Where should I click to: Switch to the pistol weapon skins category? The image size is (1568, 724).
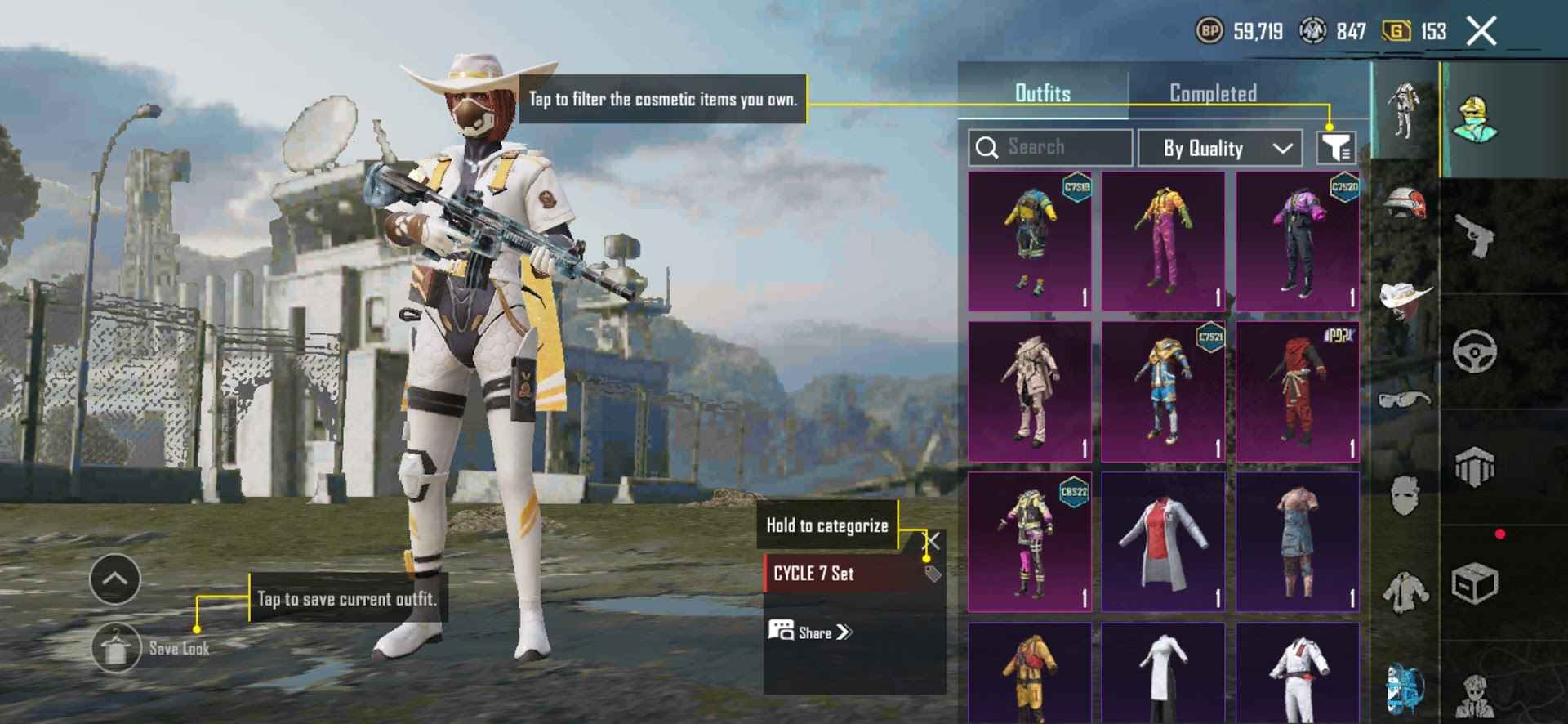(x=1475, y=236)
